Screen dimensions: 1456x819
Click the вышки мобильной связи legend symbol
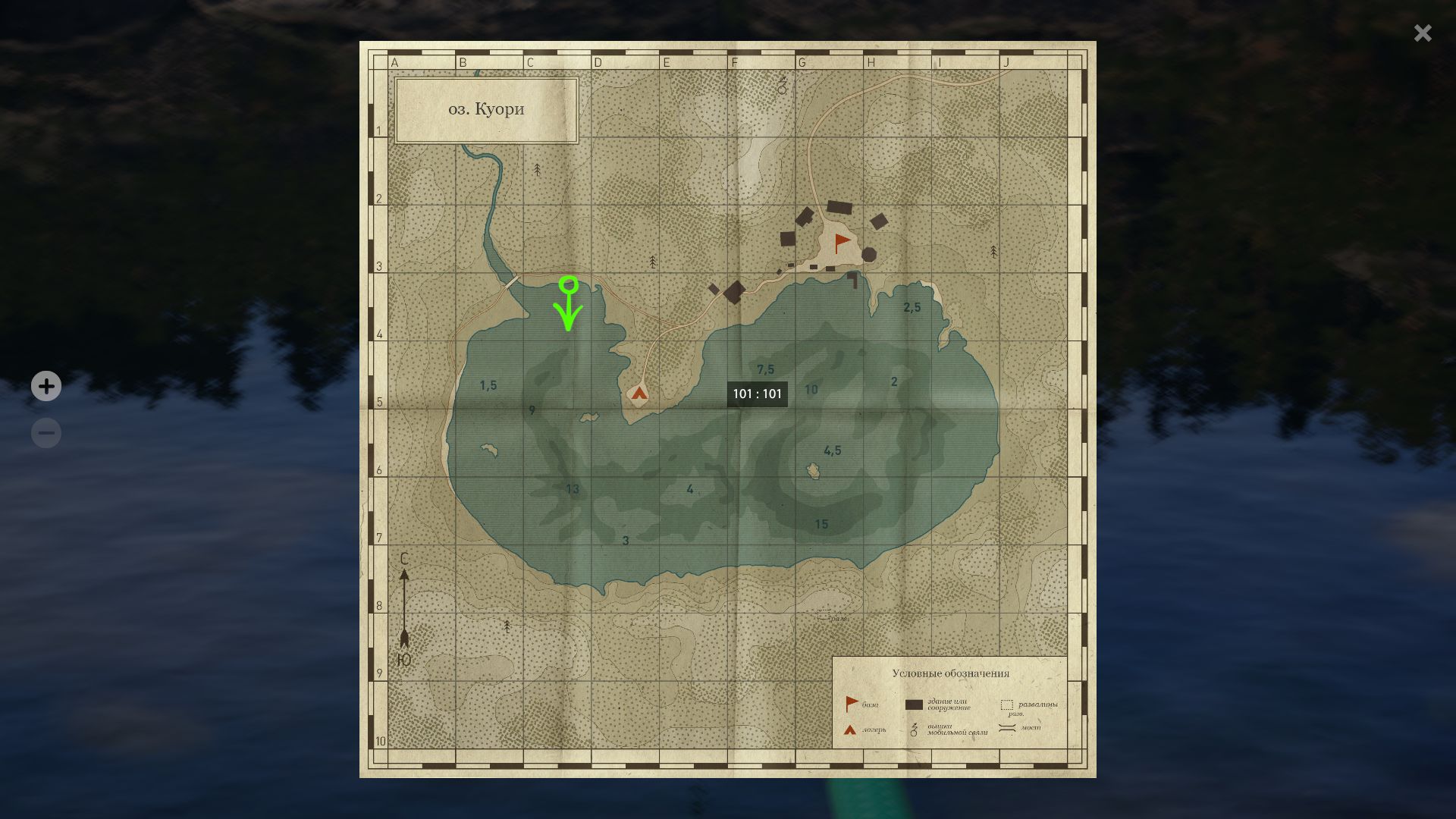point(915,730)
